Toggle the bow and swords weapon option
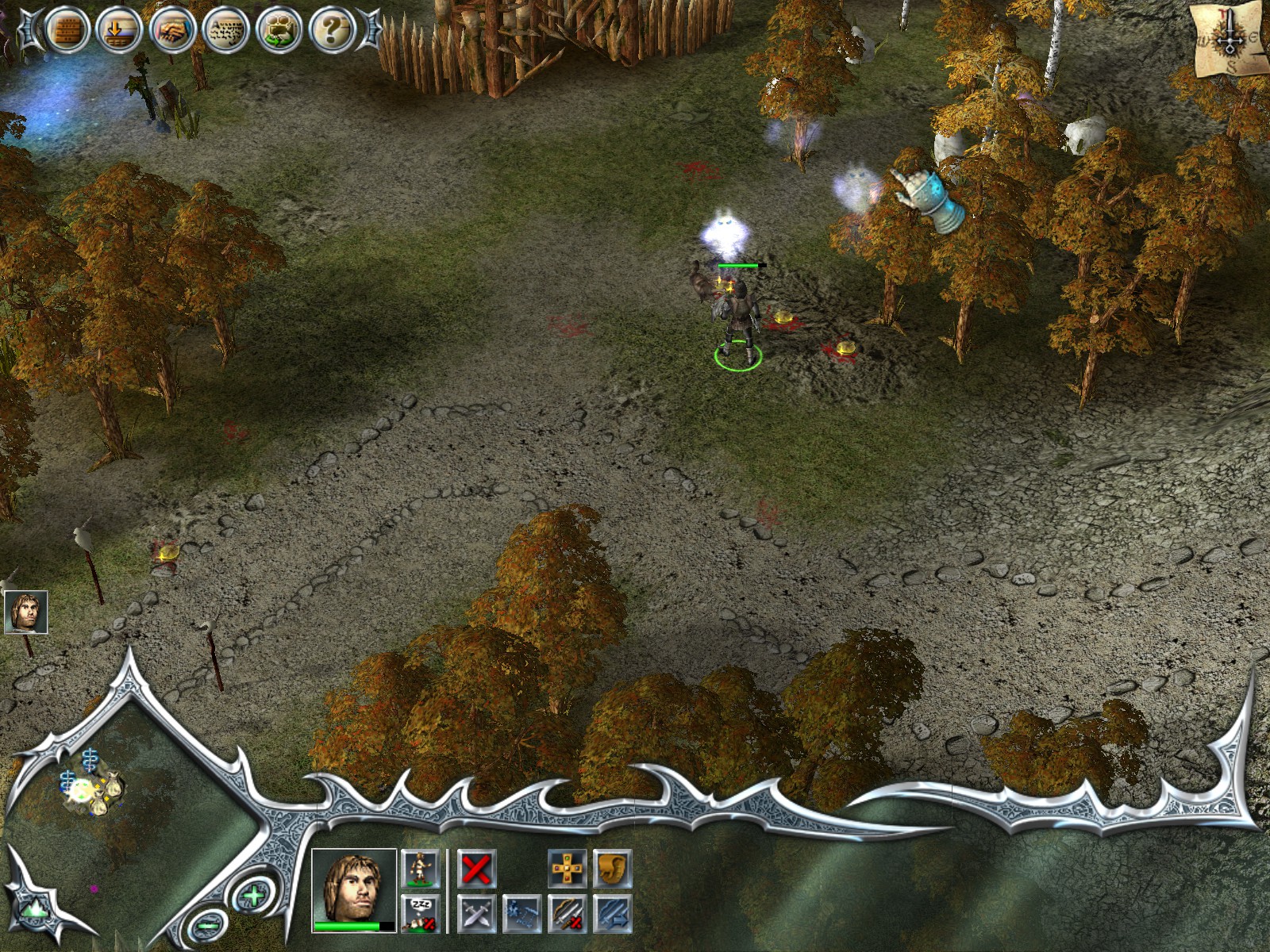The image size is (1270, 952). pos(568,914)
